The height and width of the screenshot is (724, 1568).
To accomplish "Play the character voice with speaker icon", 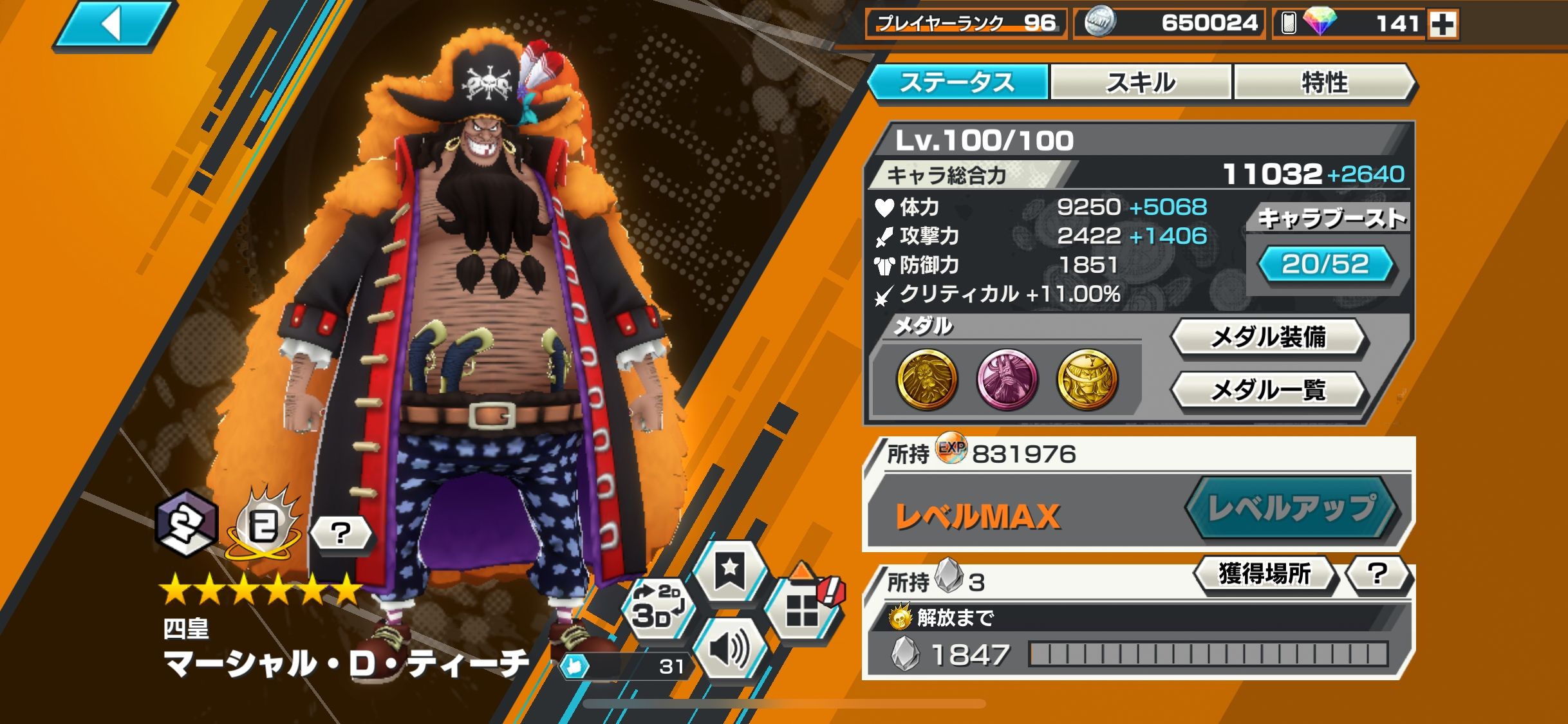I will (729, 649).
